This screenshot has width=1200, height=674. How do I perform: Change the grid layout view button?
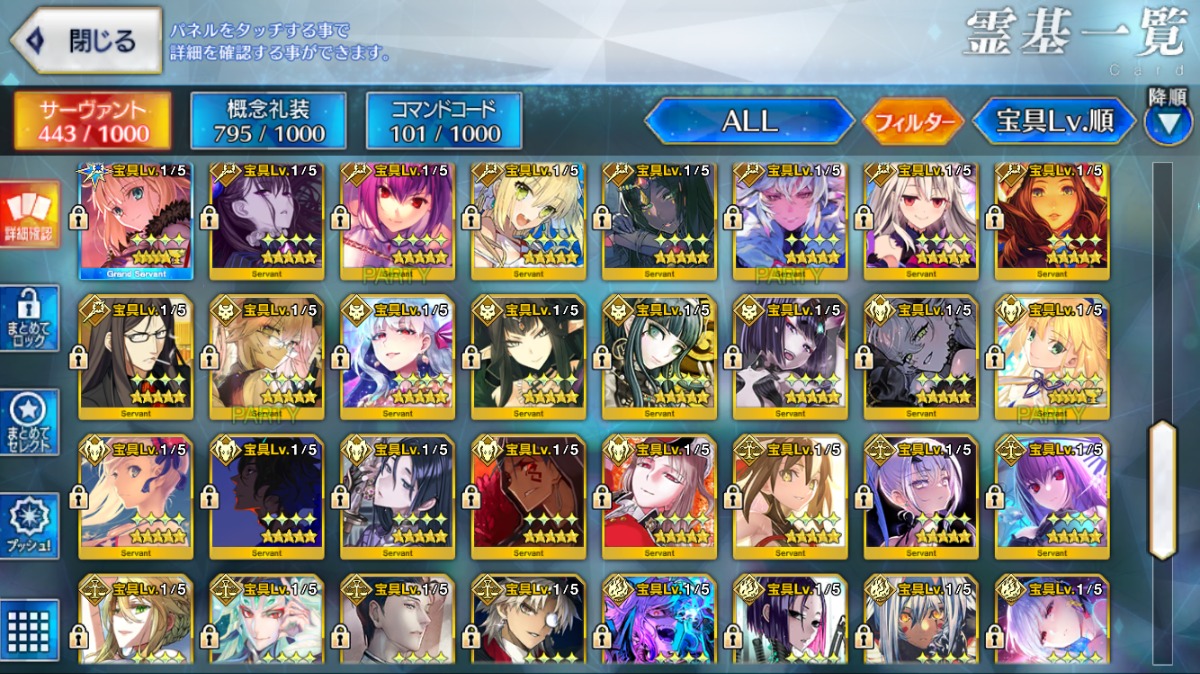pos(29,628)
